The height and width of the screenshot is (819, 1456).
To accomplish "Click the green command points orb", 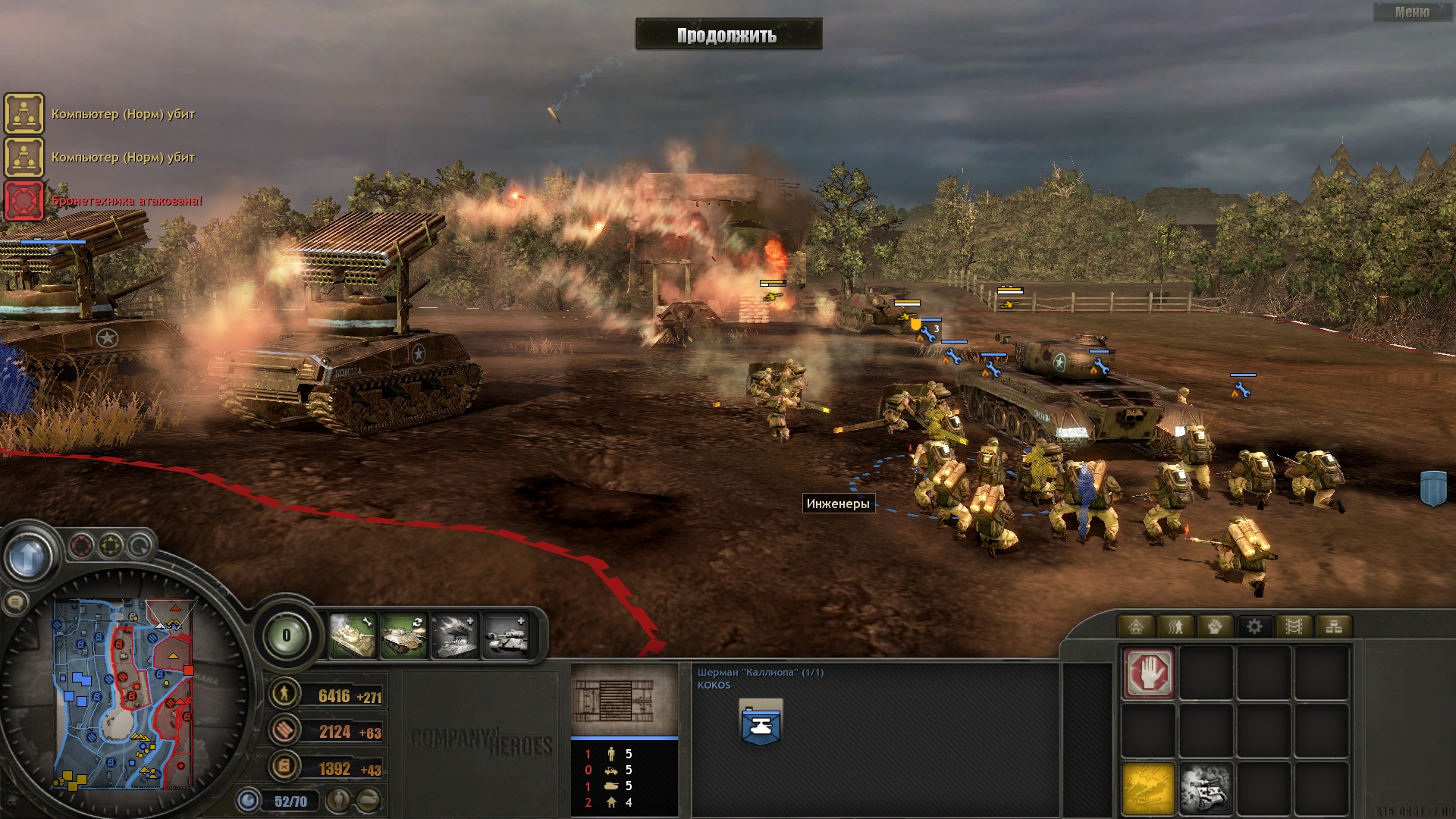I will (x=286, y=635).
